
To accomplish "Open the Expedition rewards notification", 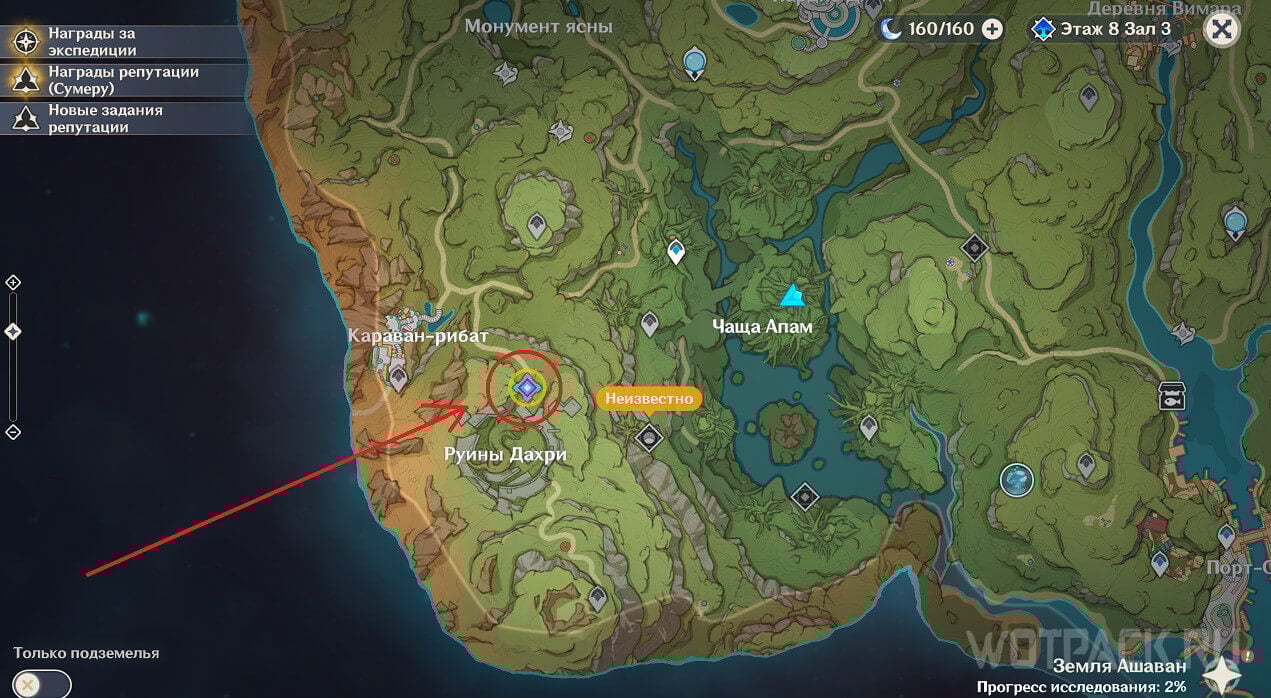I will (x=90, y=41).
